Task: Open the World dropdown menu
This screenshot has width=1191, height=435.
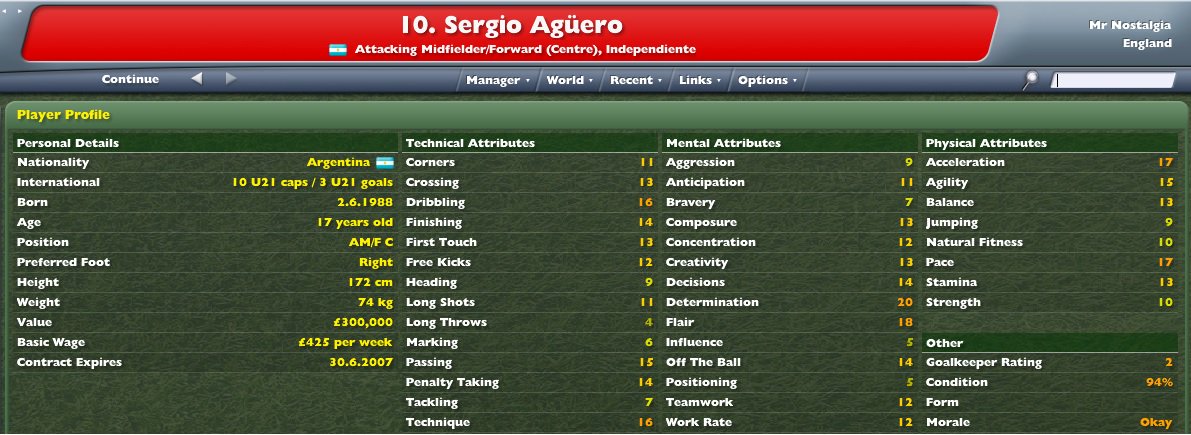Action: click(x=569, y=80)
